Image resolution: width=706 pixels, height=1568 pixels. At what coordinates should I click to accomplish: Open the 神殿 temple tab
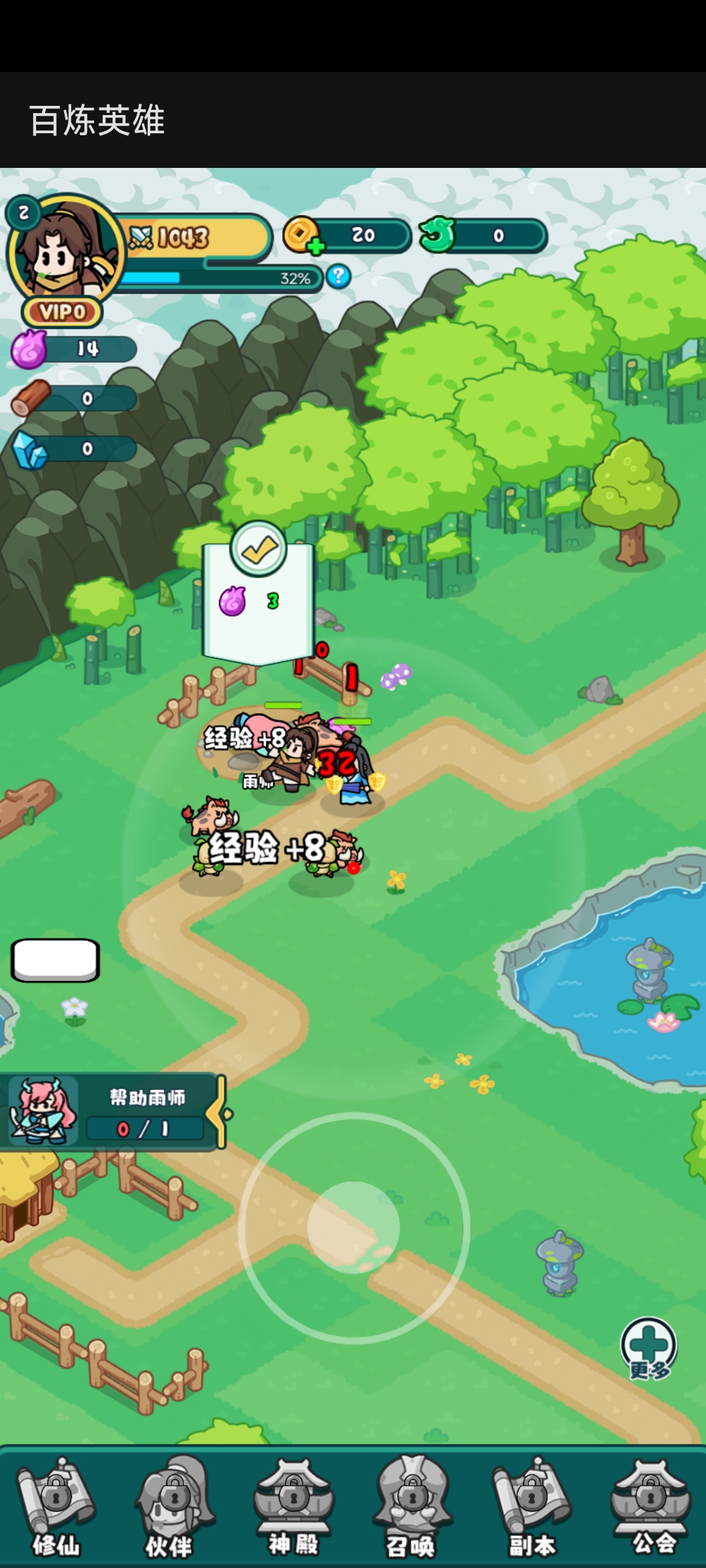click(x=294, y=1507)
